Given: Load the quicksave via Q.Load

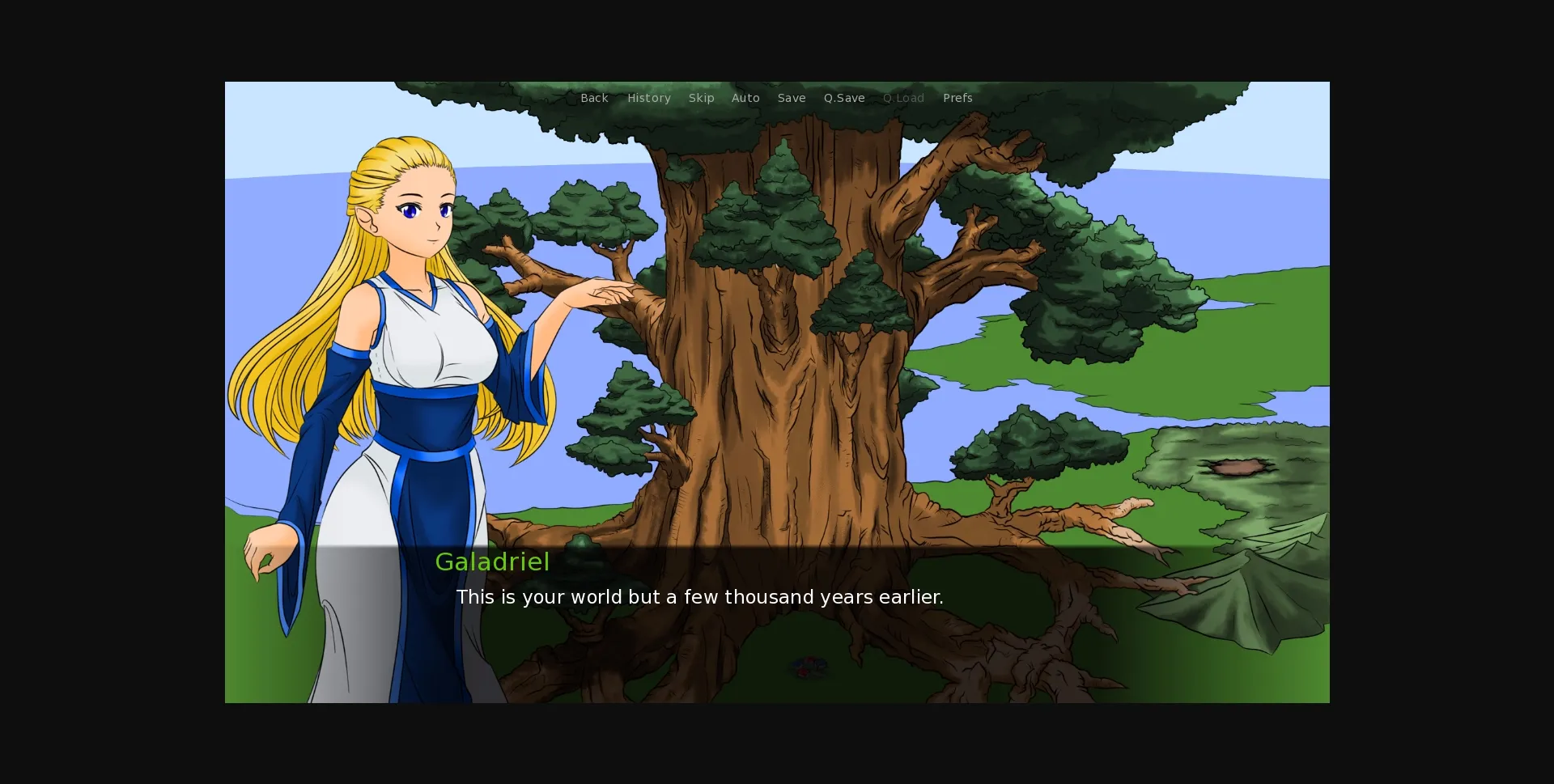Looking at the screenshot, I should point(903,98).
